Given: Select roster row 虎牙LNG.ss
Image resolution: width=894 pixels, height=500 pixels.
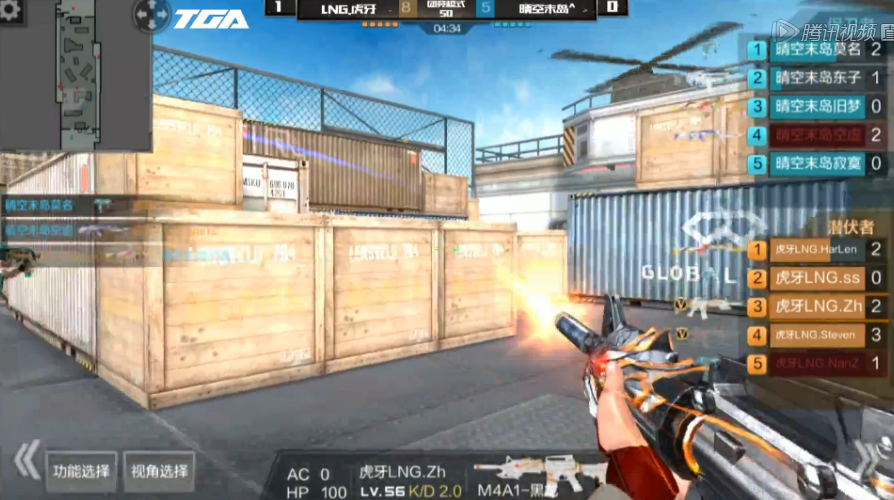Looking at the screenshot, I should point(816,278).
